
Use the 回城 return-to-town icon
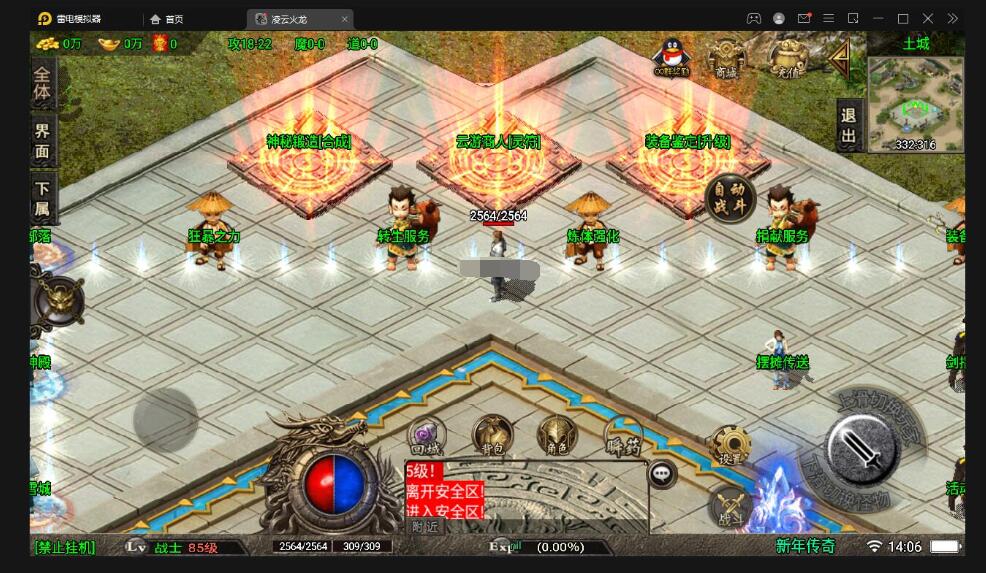point(425,437)
